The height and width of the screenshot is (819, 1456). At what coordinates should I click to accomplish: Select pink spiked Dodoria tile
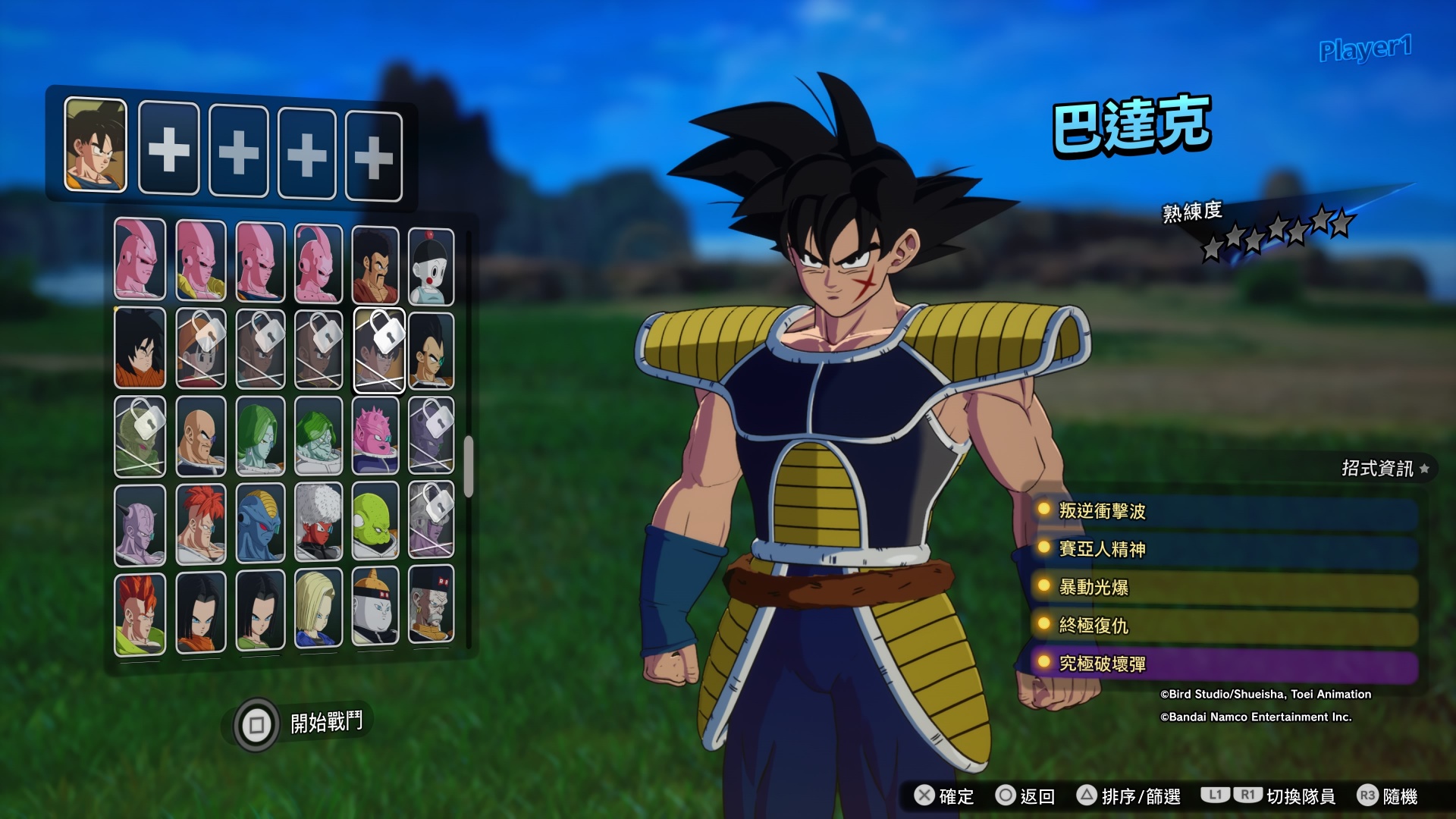(375, 436)
